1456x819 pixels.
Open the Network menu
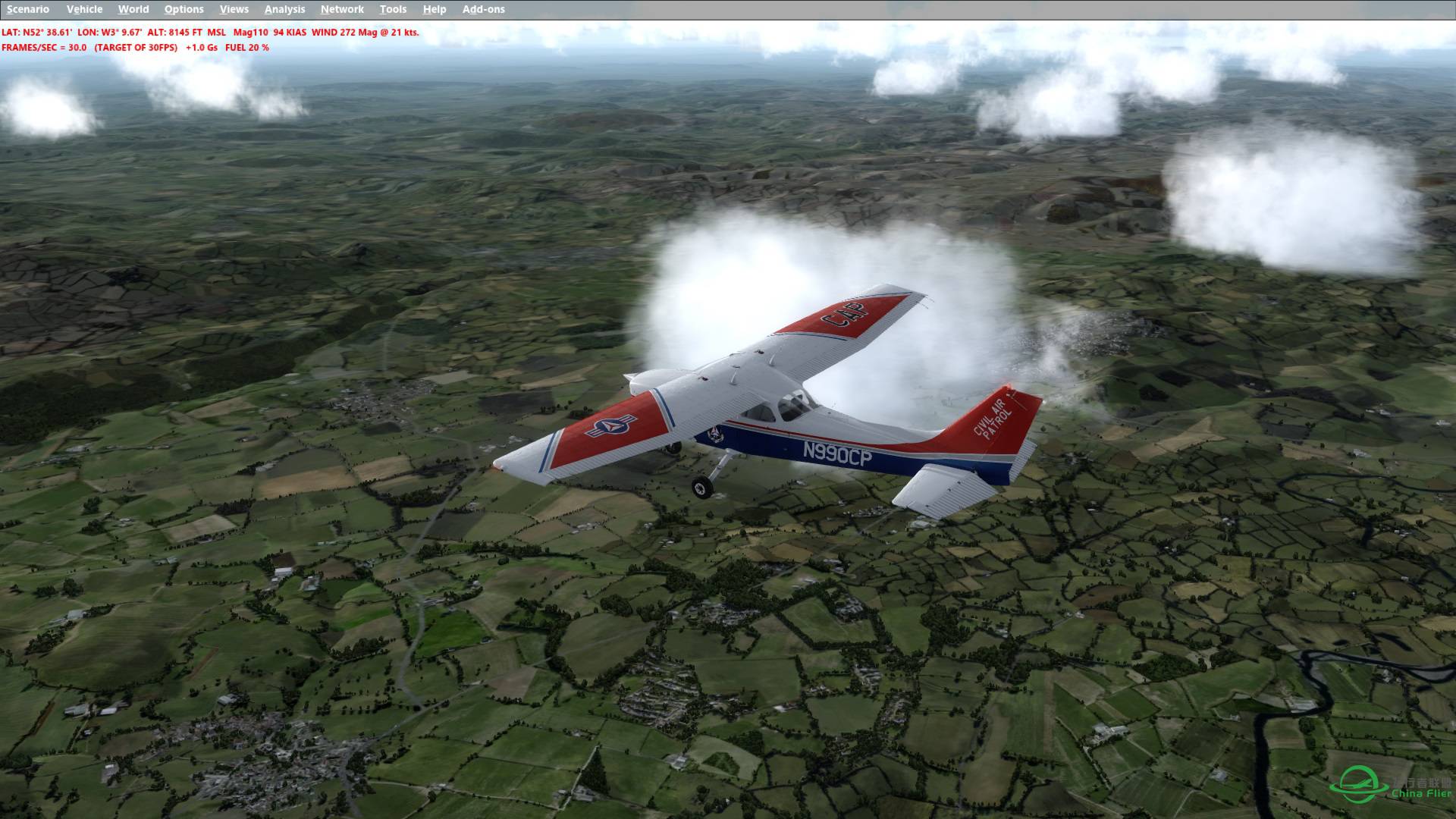tap(341, 9)
